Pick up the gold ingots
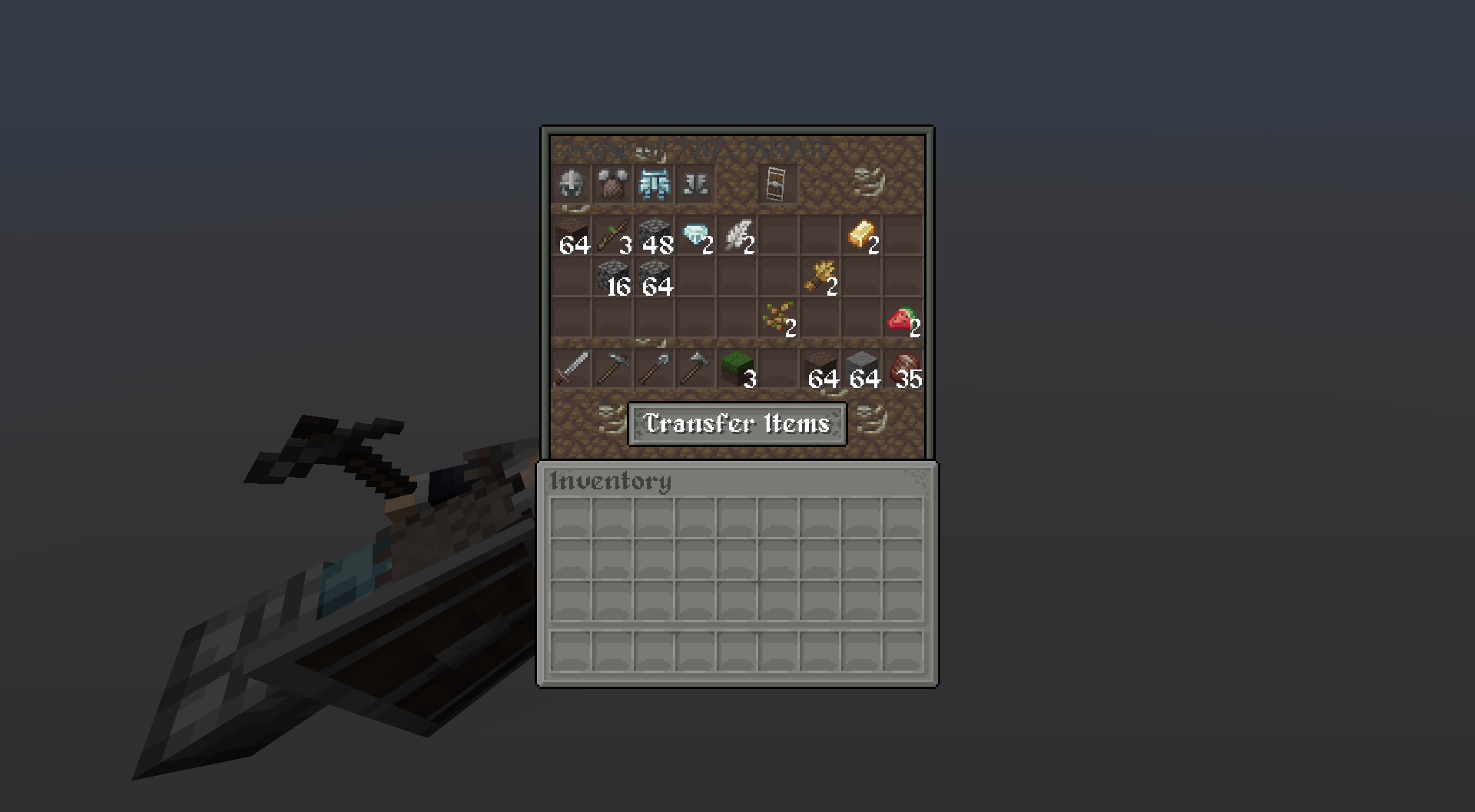This screenshot has width=1475, height=812. pos(860,234)
